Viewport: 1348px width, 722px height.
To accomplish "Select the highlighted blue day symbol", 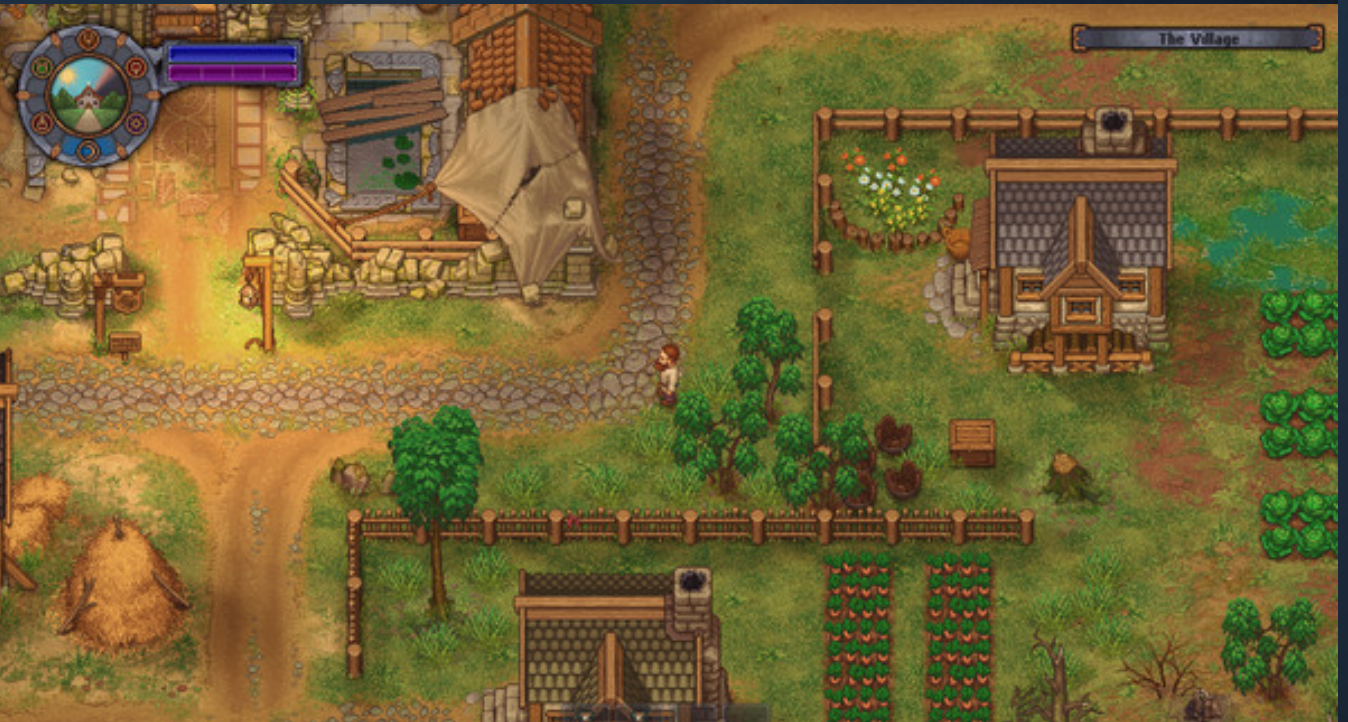I will pyautogui.click(x=88, y=151).
